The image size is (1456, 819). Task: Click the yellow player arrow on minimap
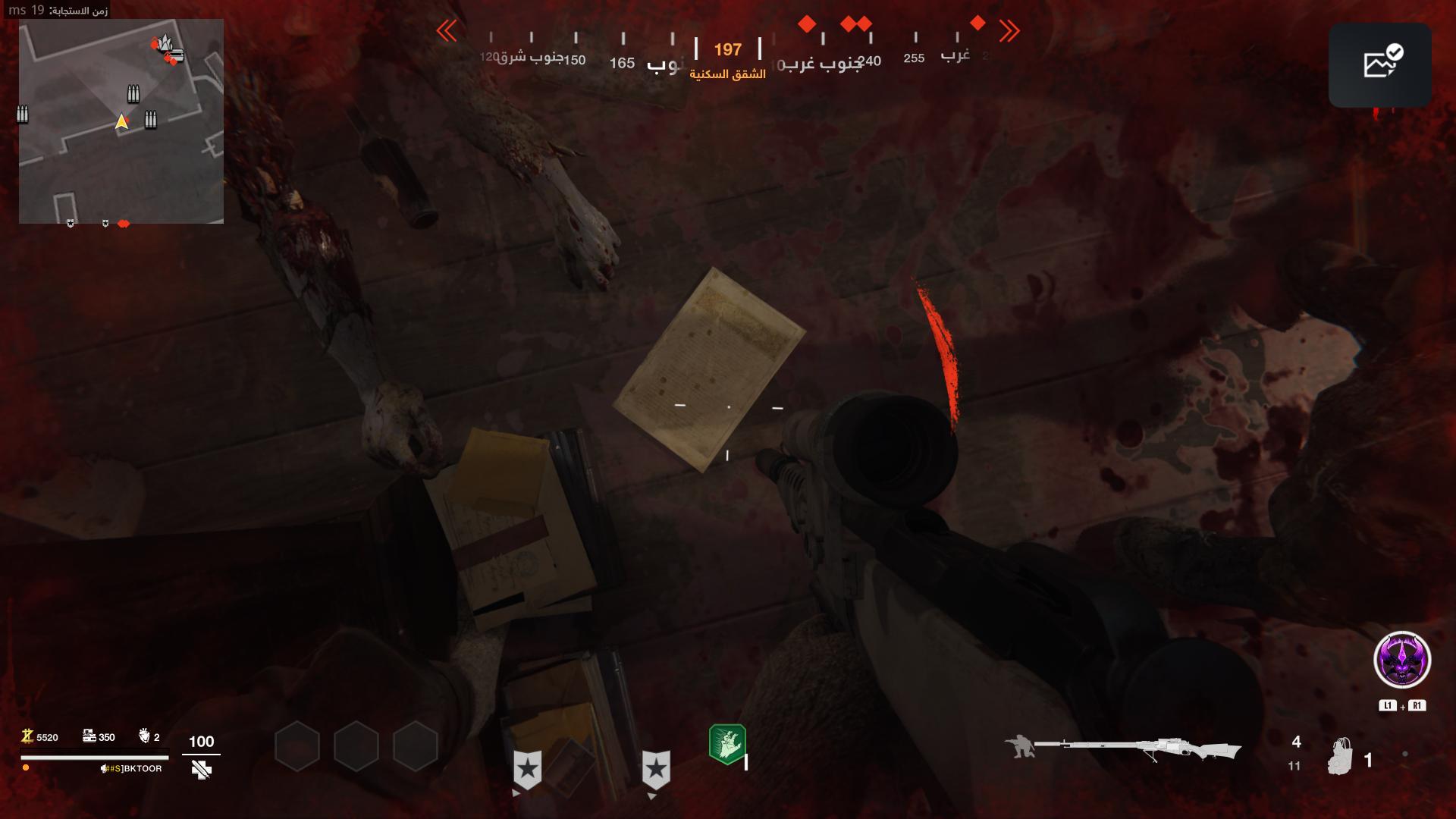(x=121, y=121)
